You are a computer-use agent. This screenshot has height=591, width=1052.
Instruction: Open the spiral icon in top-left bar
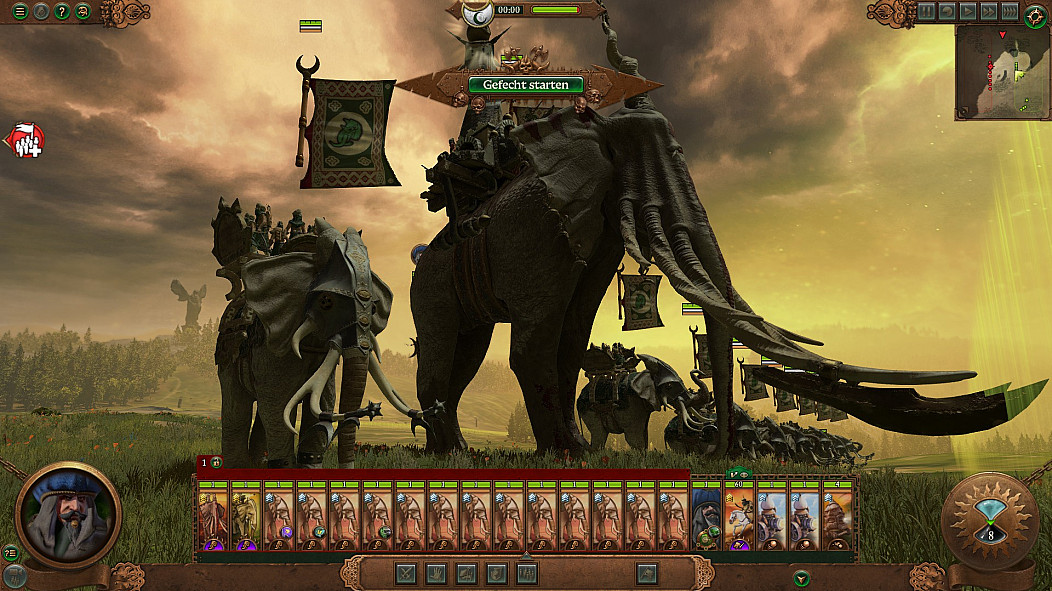pyautogui.click(x=83, y=12)
